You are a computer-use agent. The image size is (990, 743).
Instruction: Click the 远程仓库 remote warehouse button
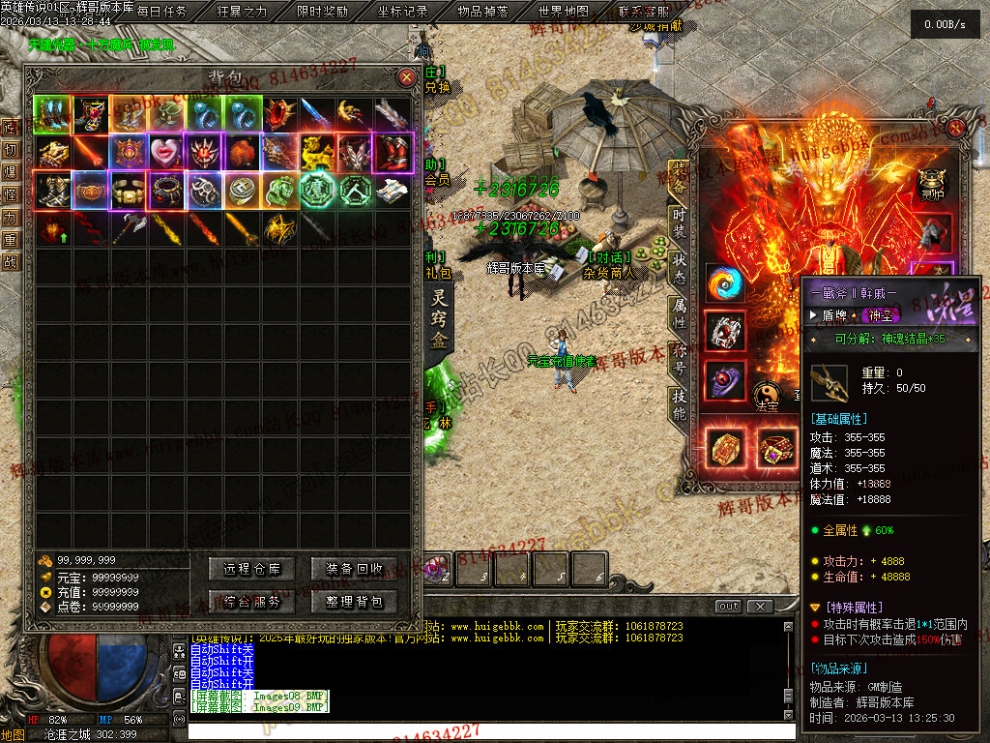(253, 569)
